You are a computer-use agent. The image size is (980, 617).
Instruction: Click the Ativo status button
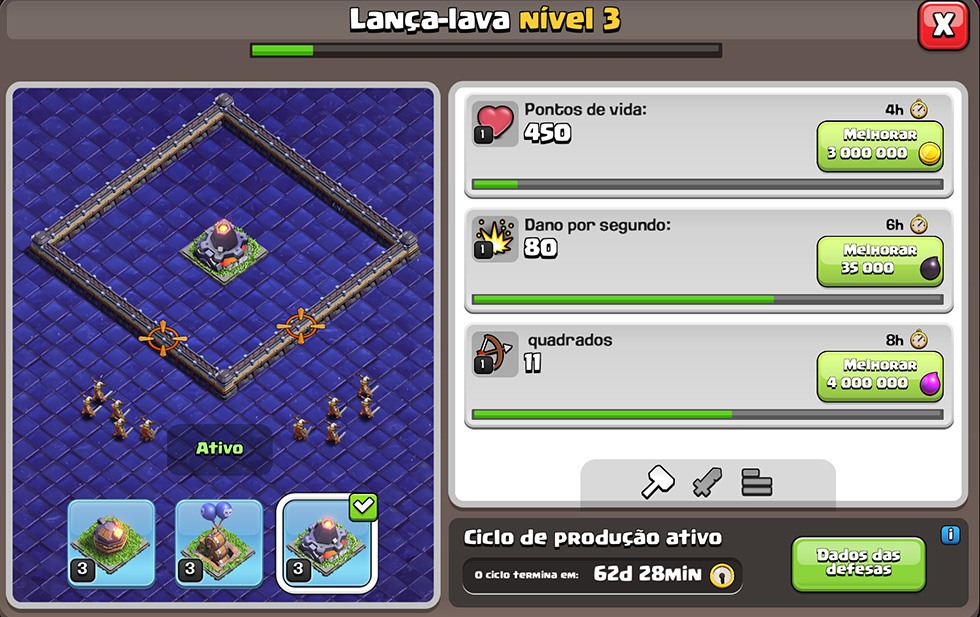coord(219,448)
